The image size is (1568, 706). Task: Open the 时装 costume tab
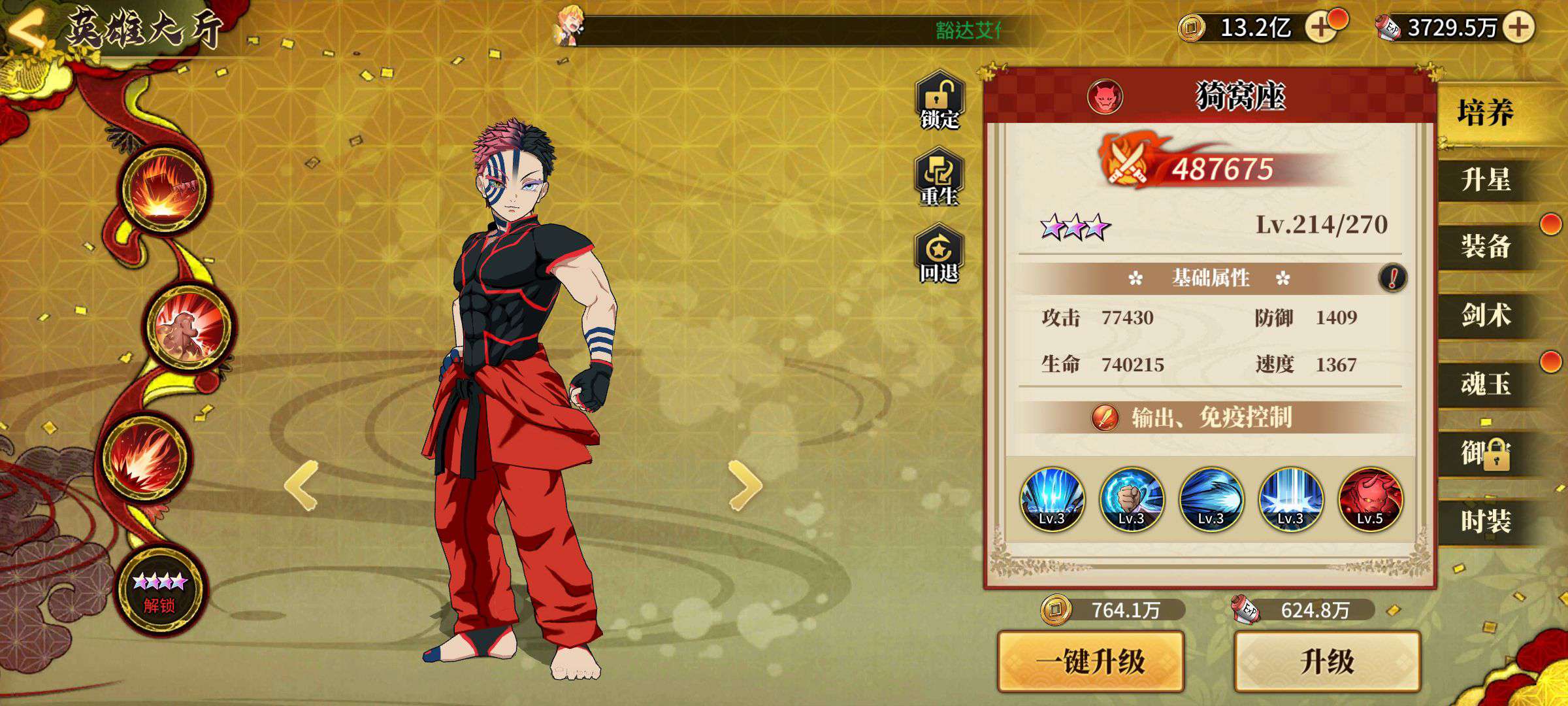pos(1485,522)
